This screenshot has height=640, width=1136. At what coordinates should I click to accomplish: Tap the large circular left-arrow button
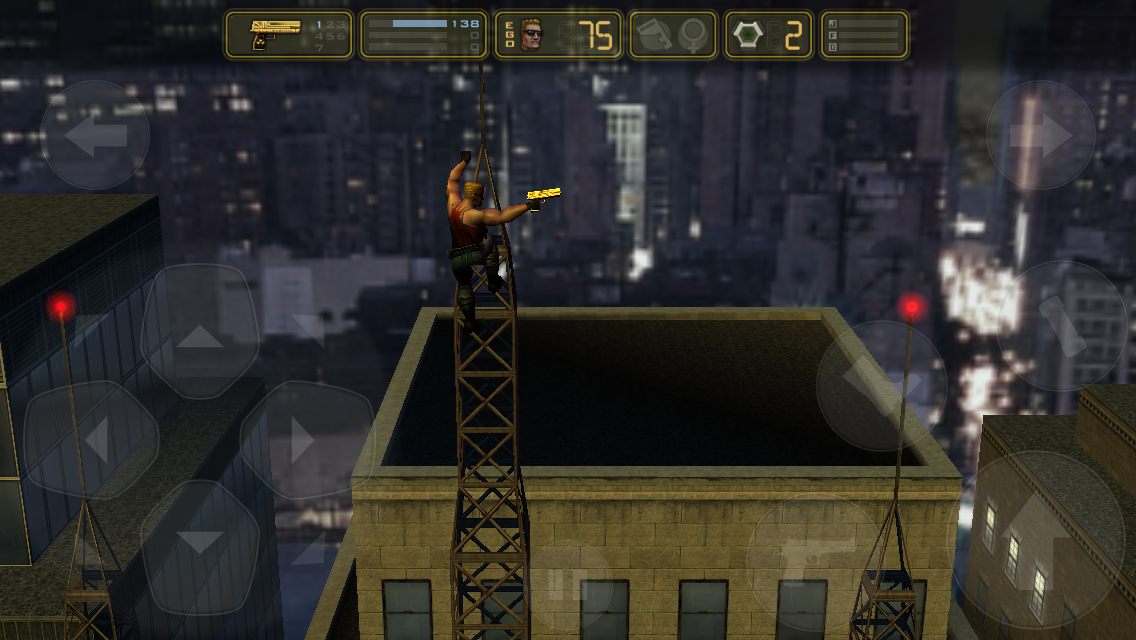95,135
